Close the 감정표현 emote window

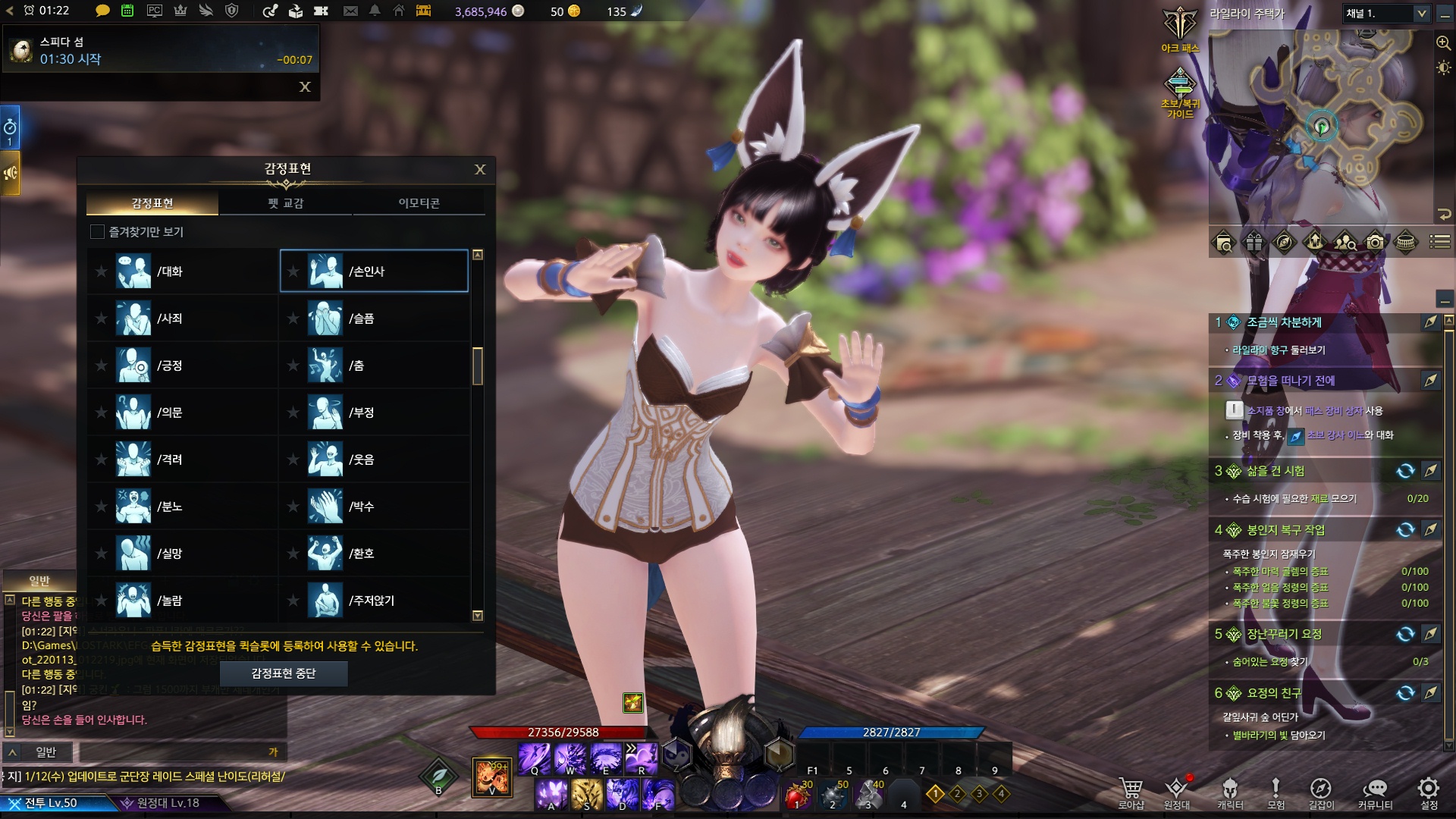coord(479,169)
